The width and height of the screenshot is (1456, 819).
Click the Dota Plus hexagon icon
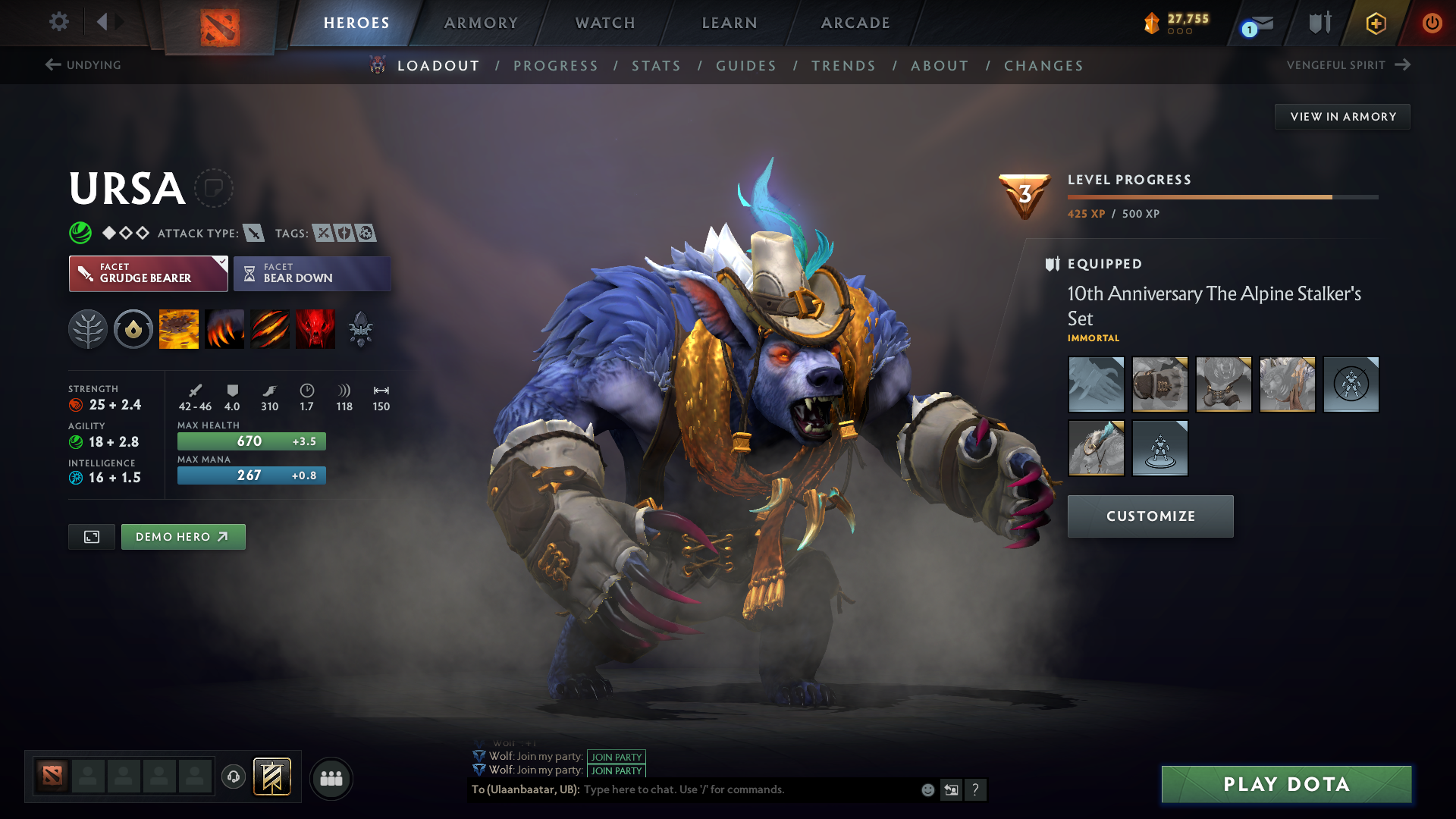point(1375,23)
